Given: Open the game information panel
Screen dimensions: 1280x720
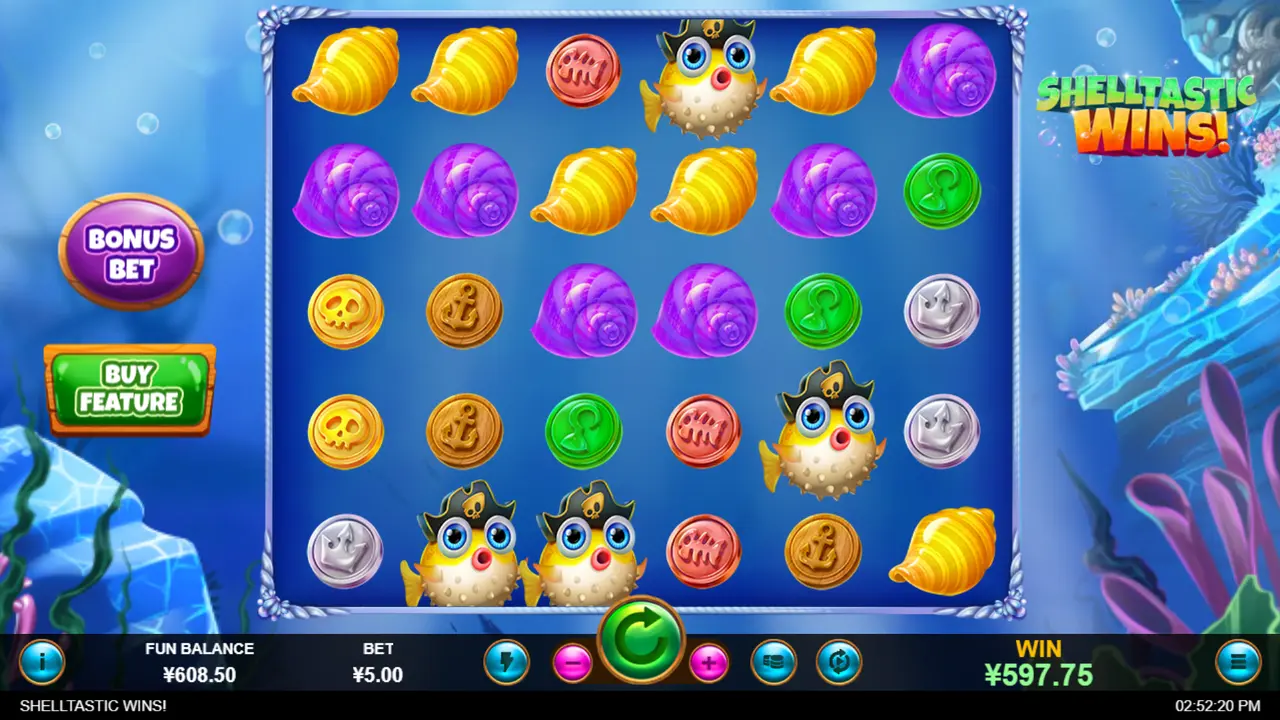Looking at the screenshot, I should coord(42,661).
